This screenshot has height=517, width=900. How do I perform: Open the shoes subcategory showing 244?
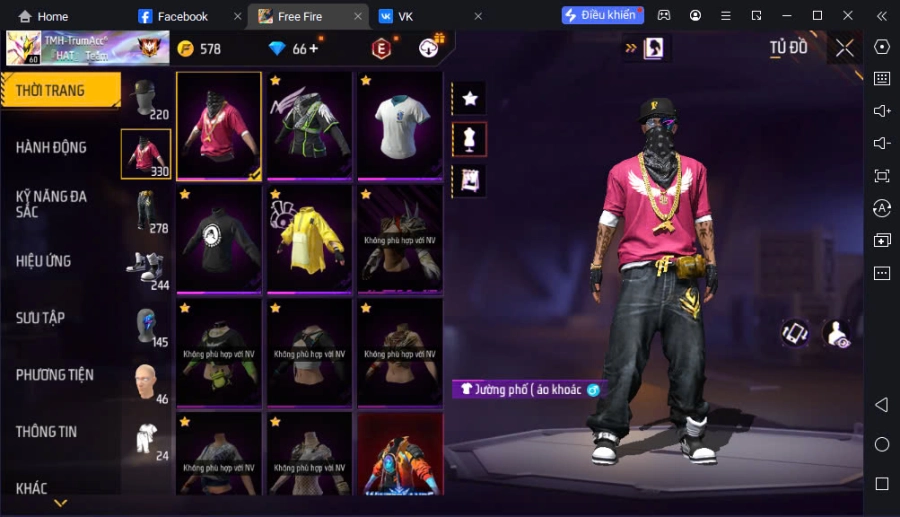147,269
